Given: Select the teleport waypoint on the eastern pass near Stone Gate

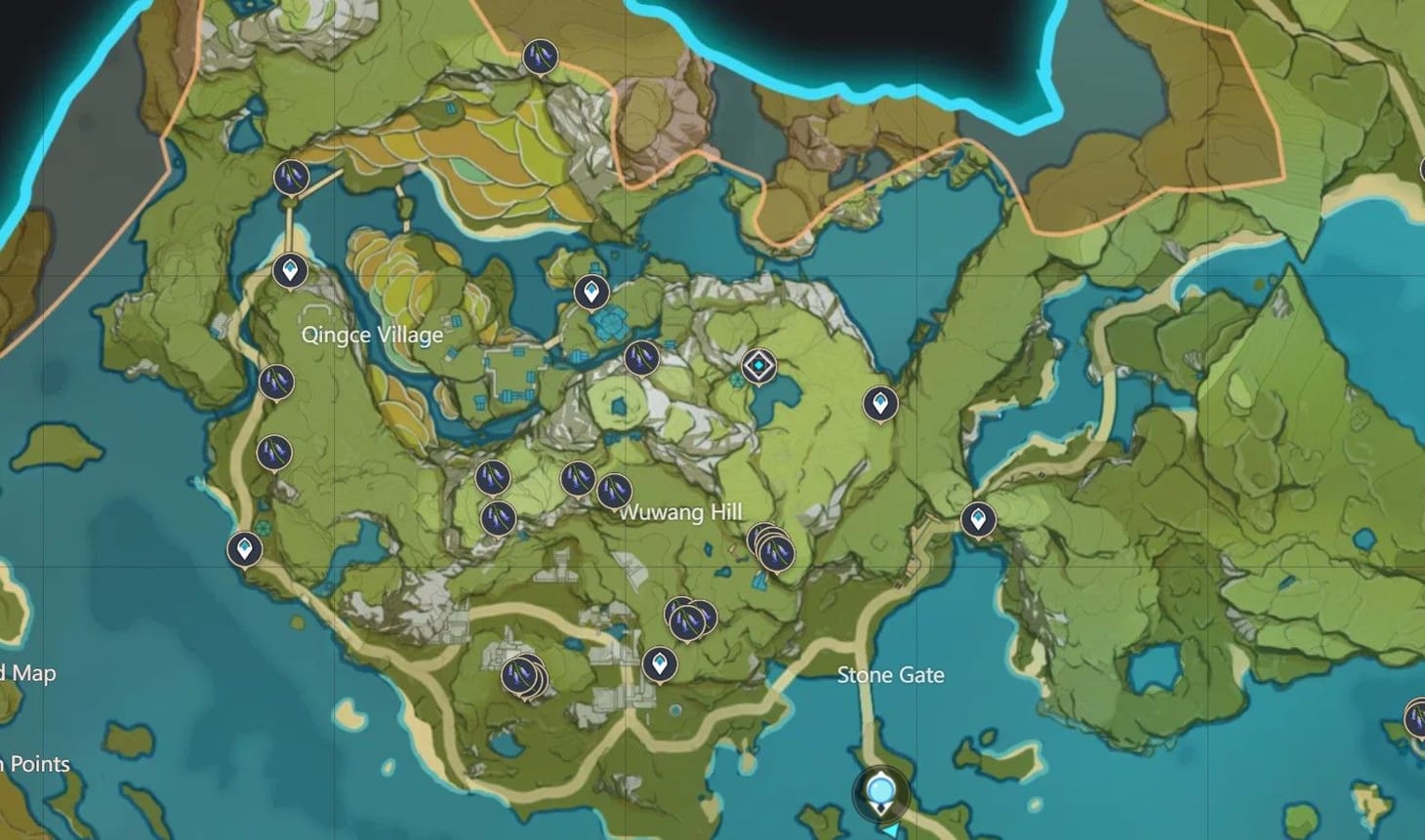Looking at the screenshot, I should (978, 518).
